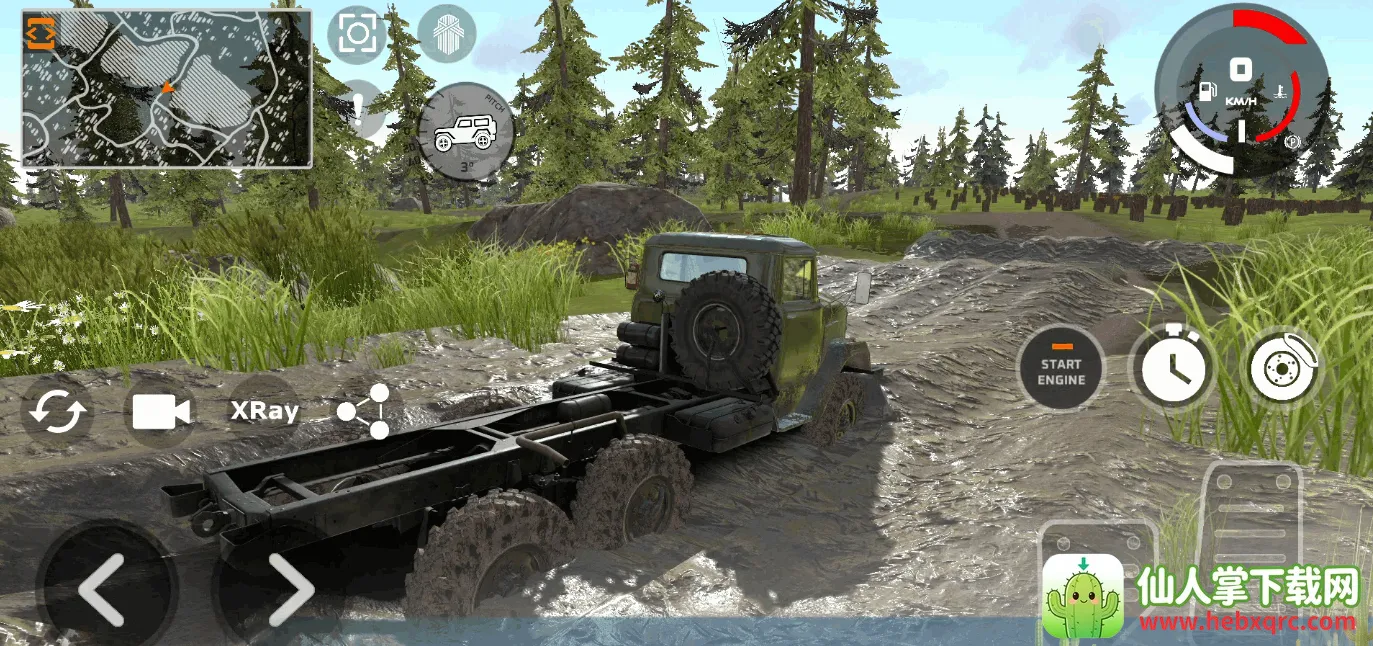Expand the minimap using the orange icon

tap(41, 33)
